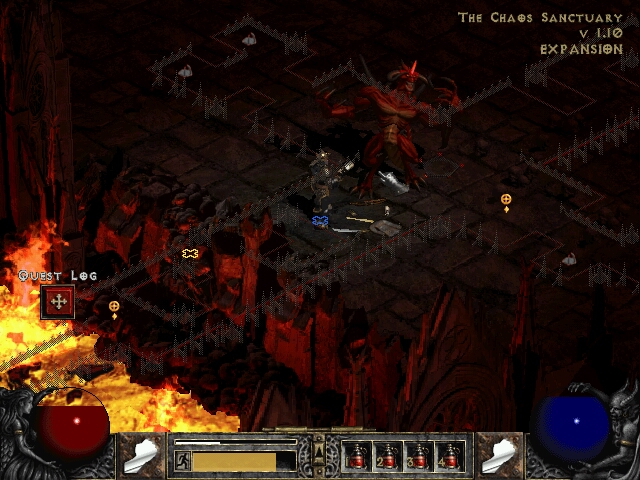Viewport: 640px width, 480px height.
Task: Use the healing potion in belt slot 1
Action: 359,455
